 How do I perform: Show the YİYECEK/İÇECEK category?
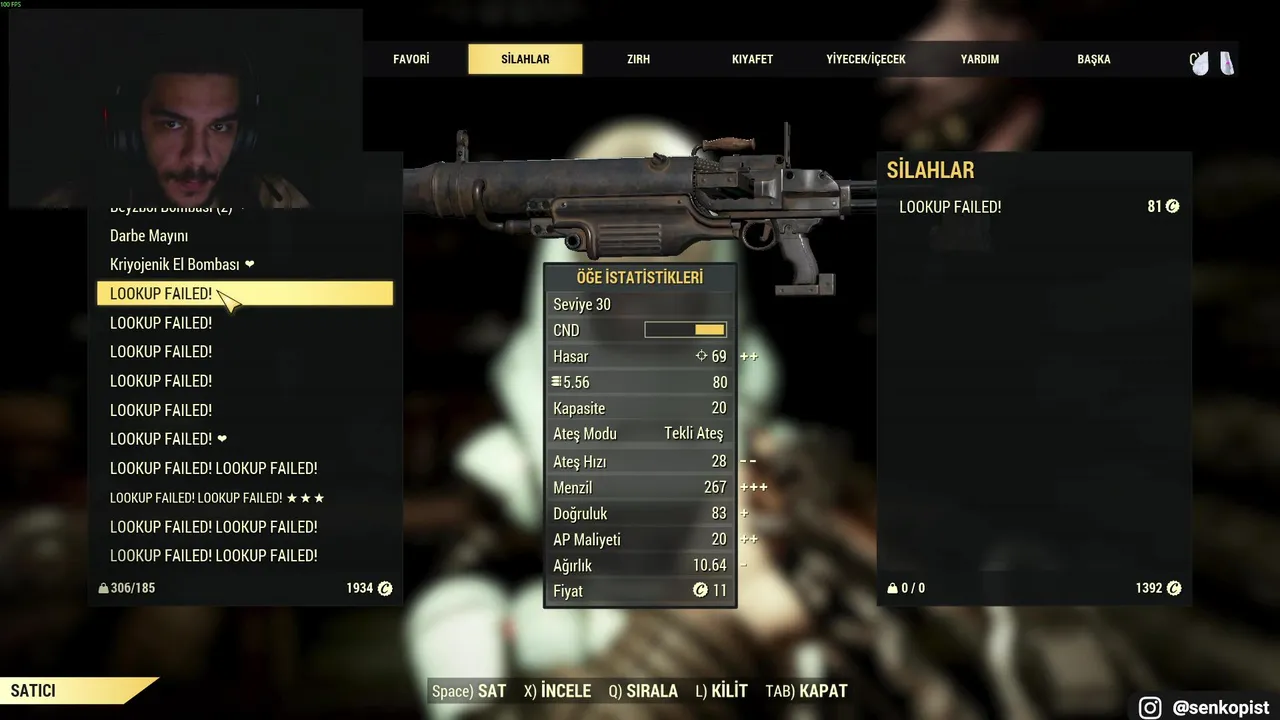click(866, 59)
